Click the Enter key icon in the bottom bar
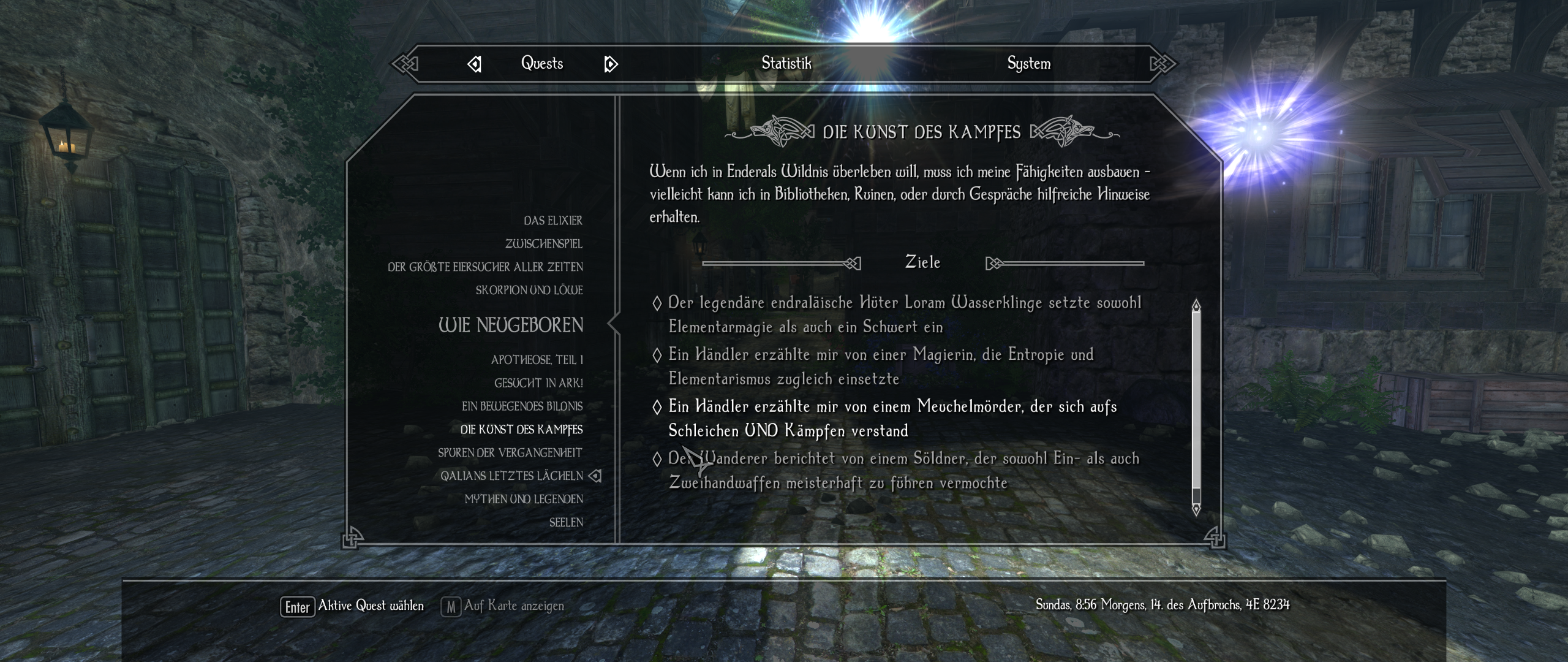 297,605
